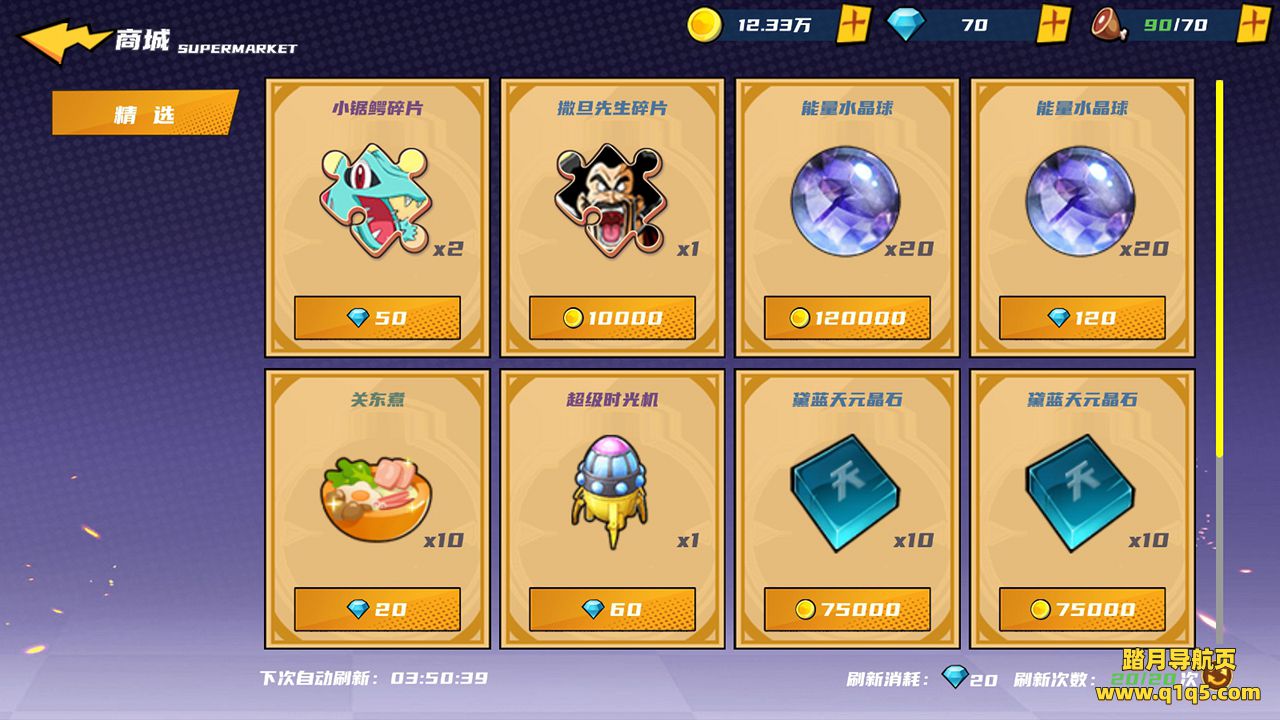Click the shop's yellow vertical scrollbar
Image resolution: width=1280 pixels, height=720 pixels.
point(1219,268)
